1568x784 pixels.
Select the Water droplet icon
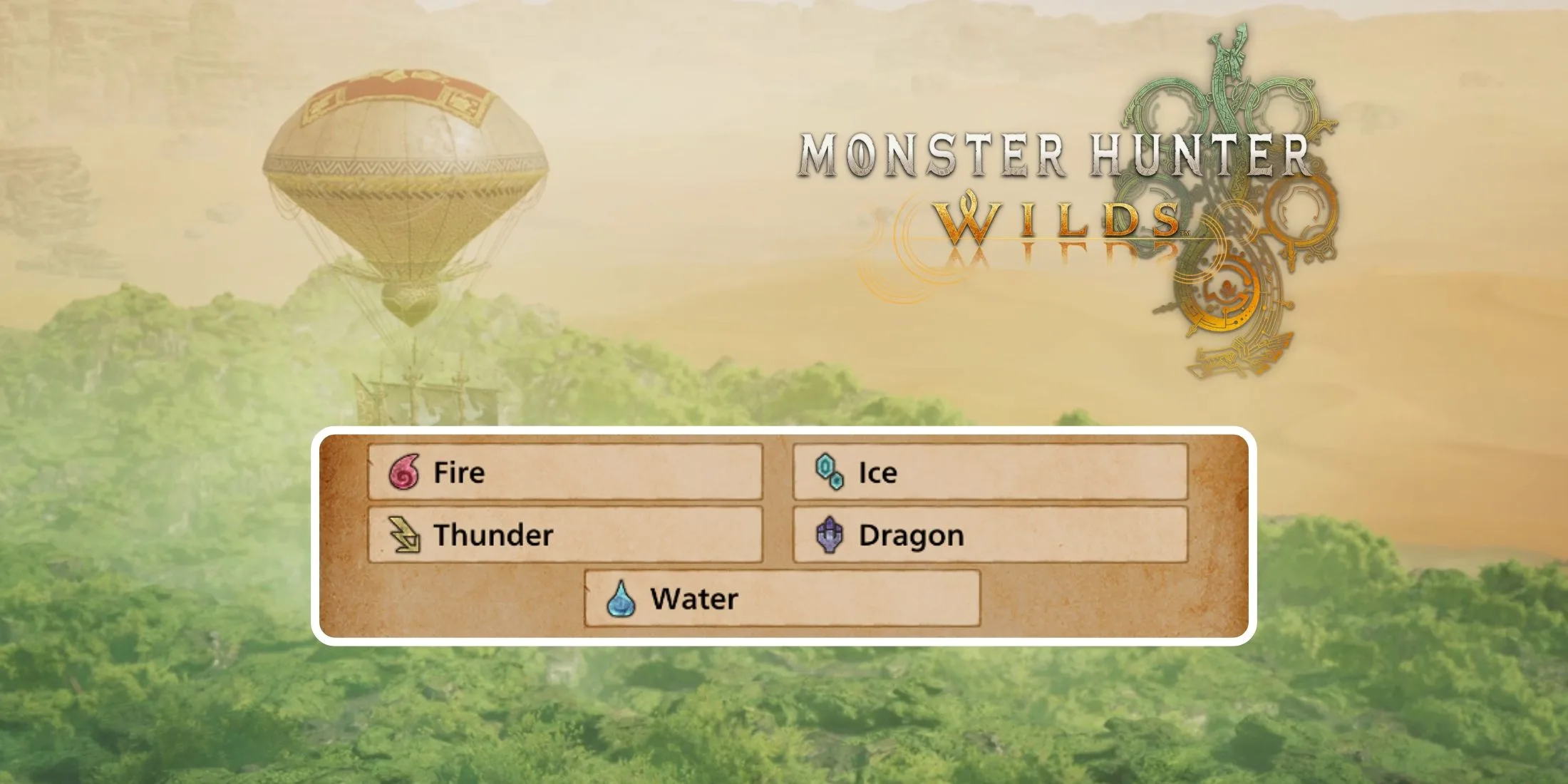[620, 599]
